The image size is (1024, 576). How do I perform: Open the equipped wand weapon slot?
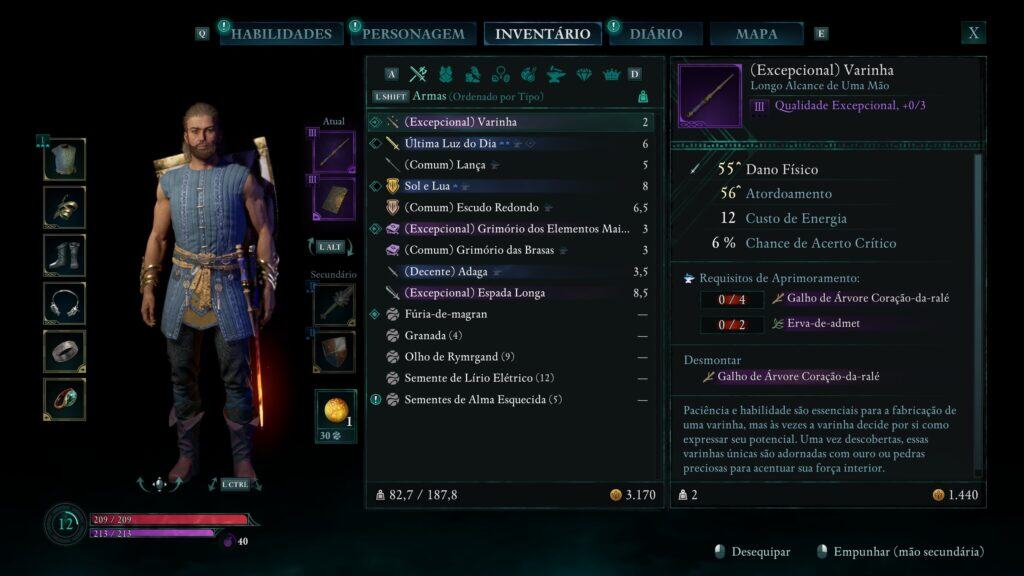click(x=334, y=151)
